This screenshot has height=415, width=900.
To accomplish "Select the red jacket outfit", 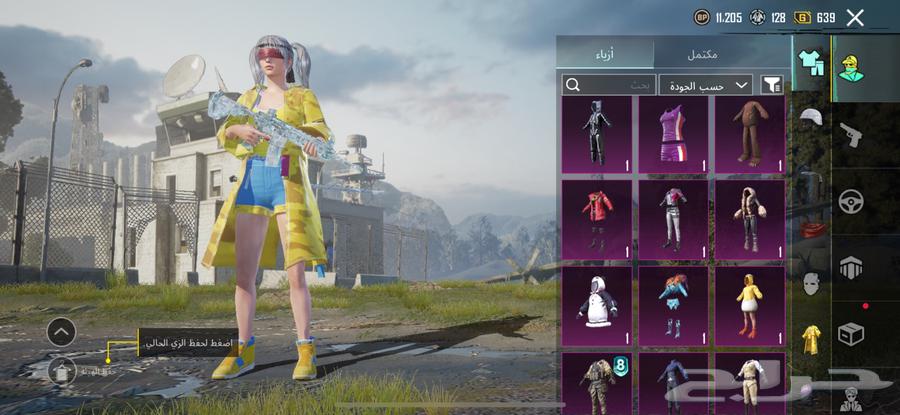I will point(597,218).
